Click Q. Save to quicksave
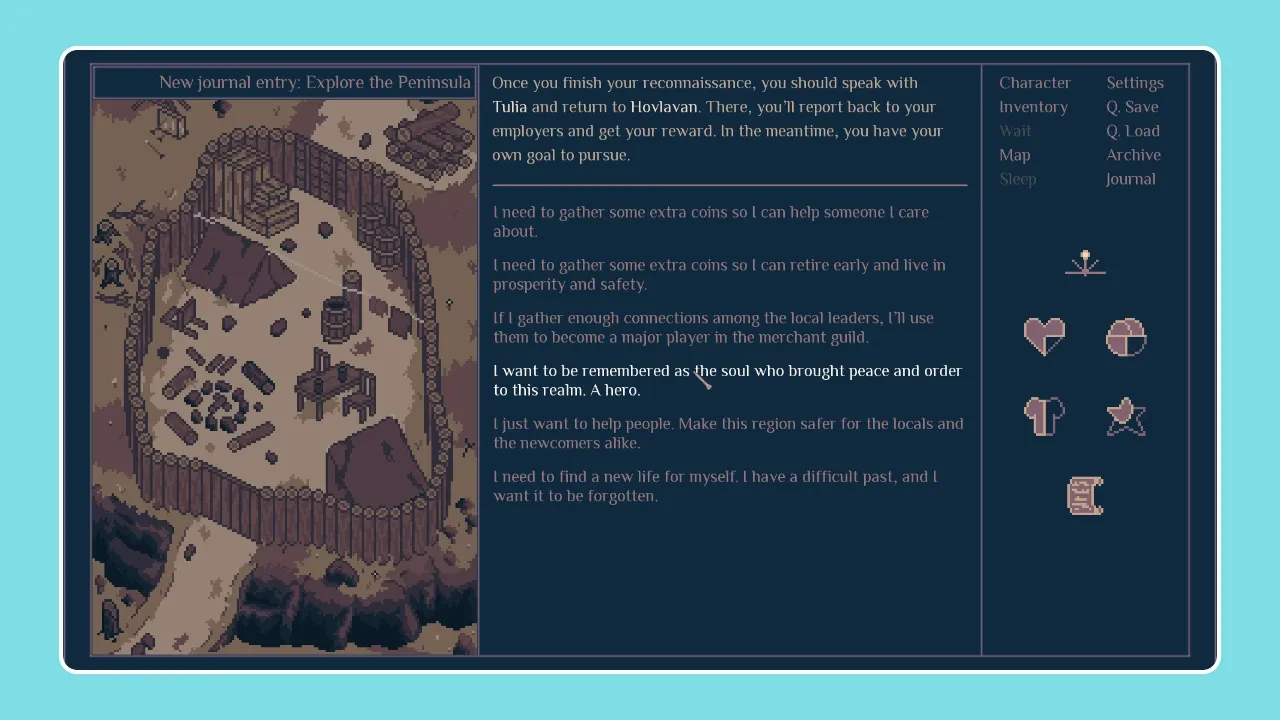1280x720 pixels. point(1132,106)
